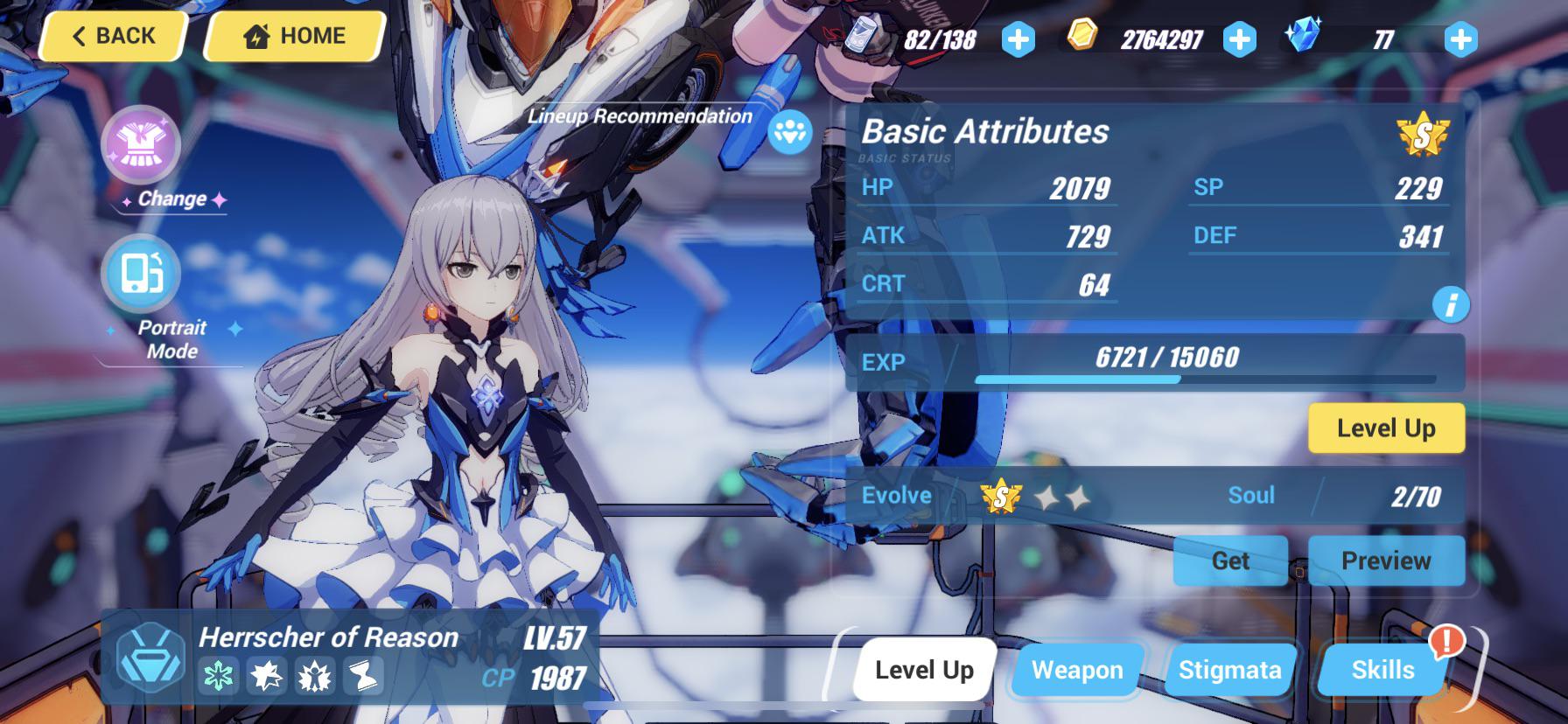Open Lineup Recommendation
The width and height of the screenshot is (1568, 724).
tap(789, 133)
